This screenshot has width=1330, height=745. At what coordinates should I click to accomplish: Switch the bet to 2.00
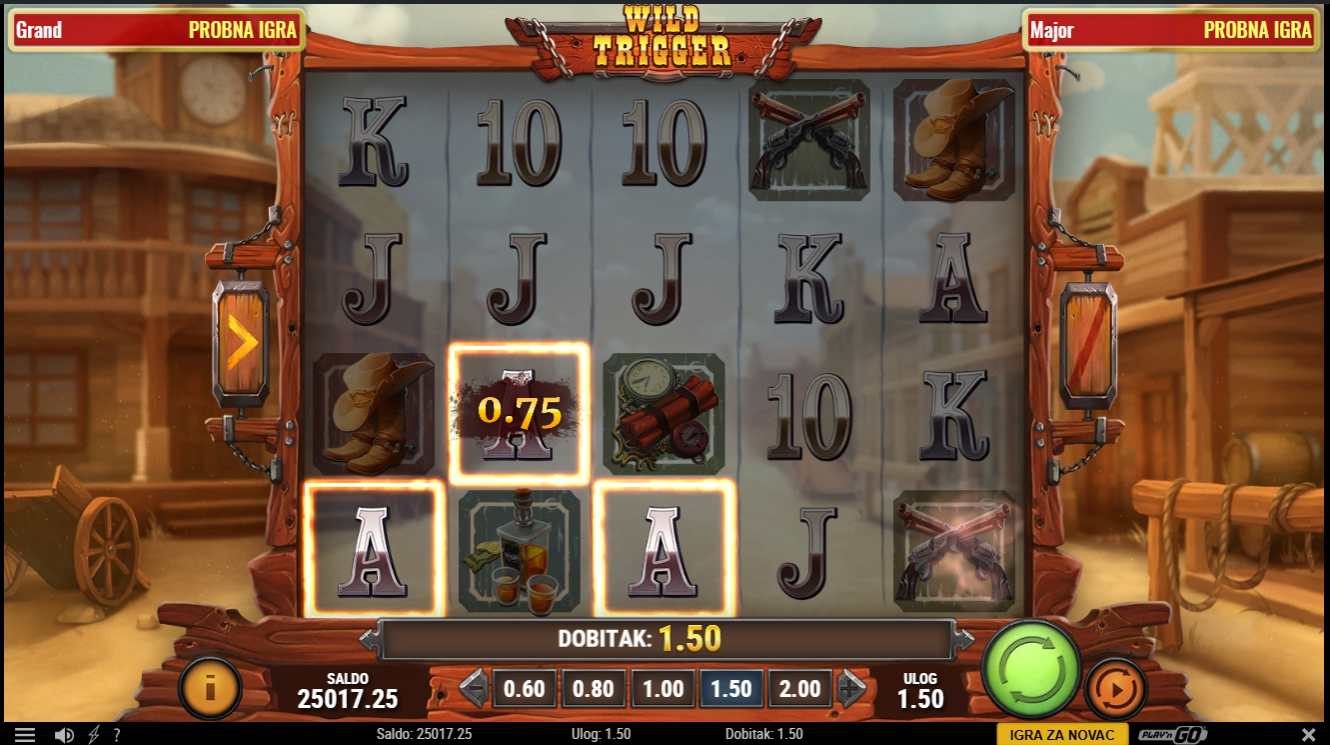click(x=800, y=689)
